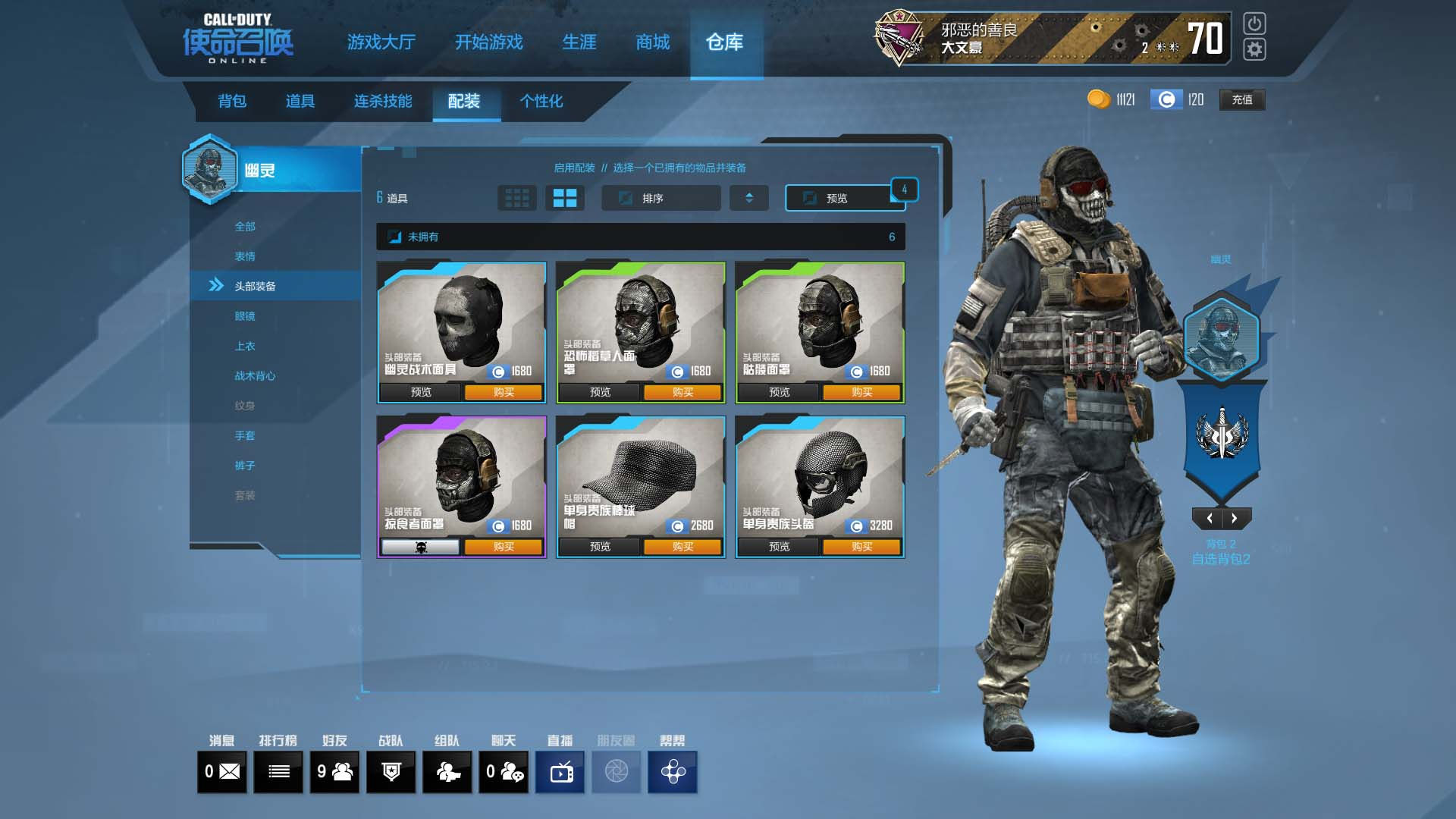The image size is (1456, 819).
Task: Buy the 幽灵战术面具 mask
Action: 504,392
